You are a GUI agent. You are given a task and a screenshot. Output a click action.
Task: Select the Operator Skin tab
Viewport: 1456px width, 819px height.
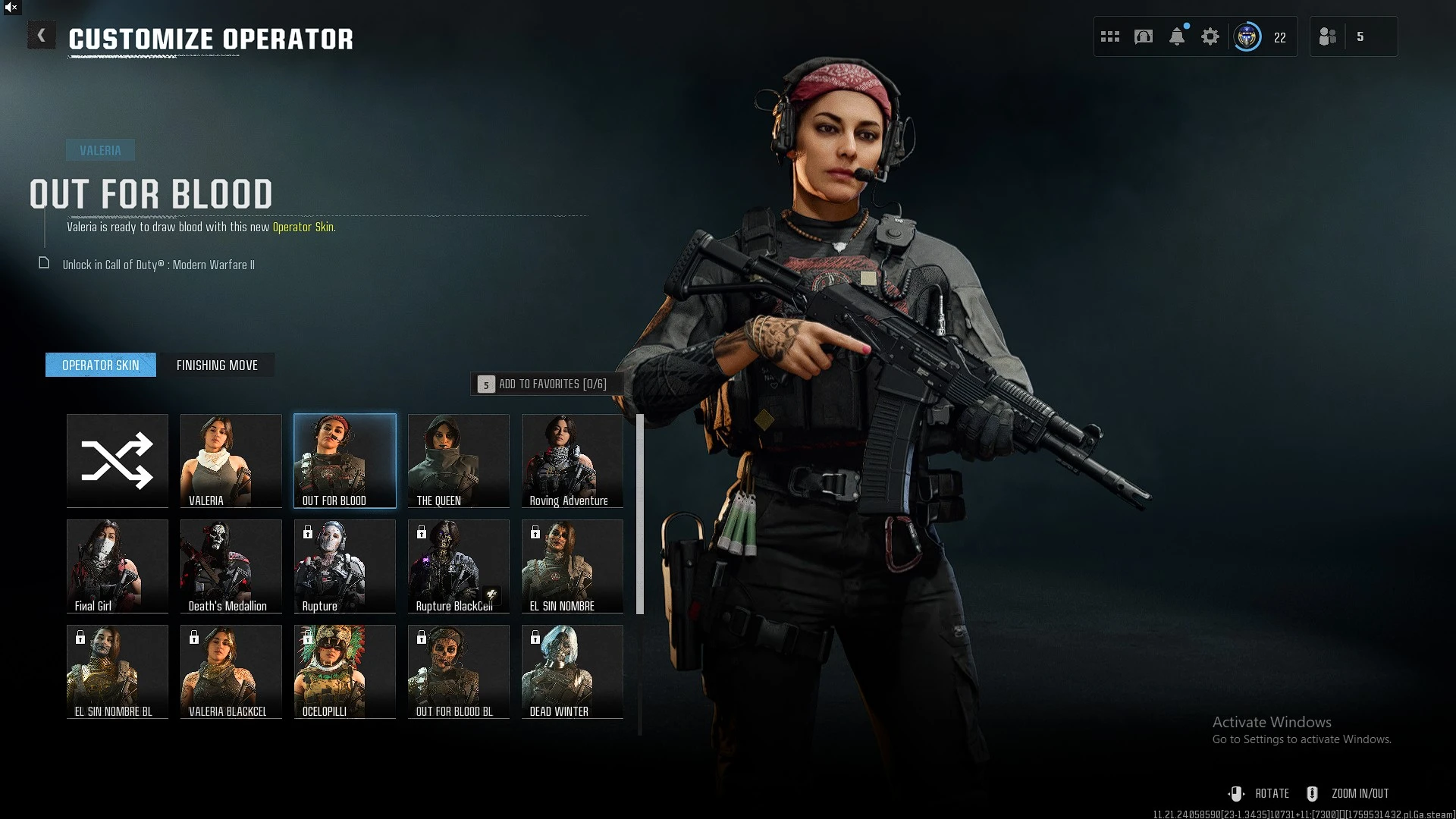click(x=101, y=366)
